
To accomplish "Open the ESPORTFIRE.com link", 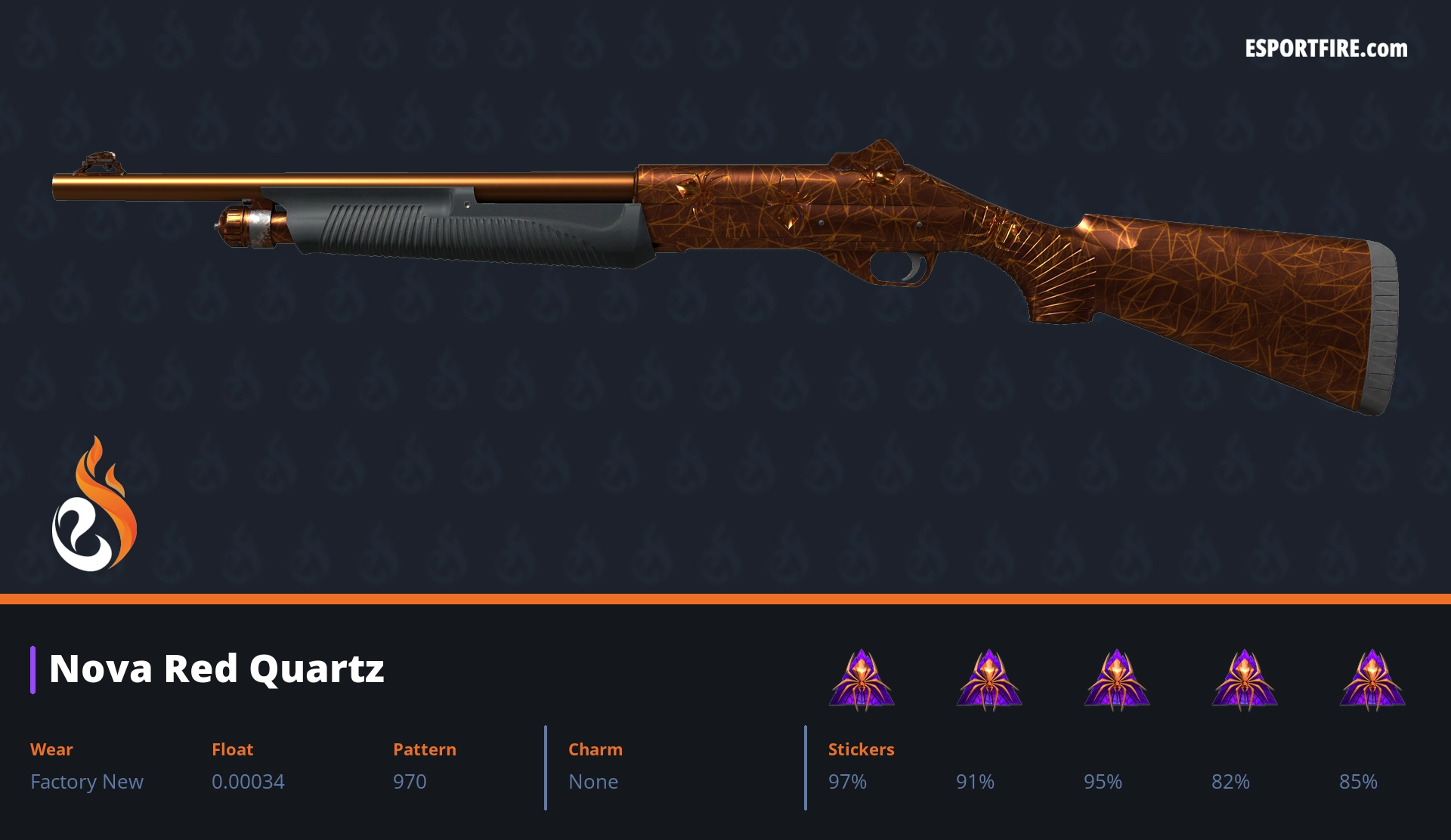I will 1326,49.
